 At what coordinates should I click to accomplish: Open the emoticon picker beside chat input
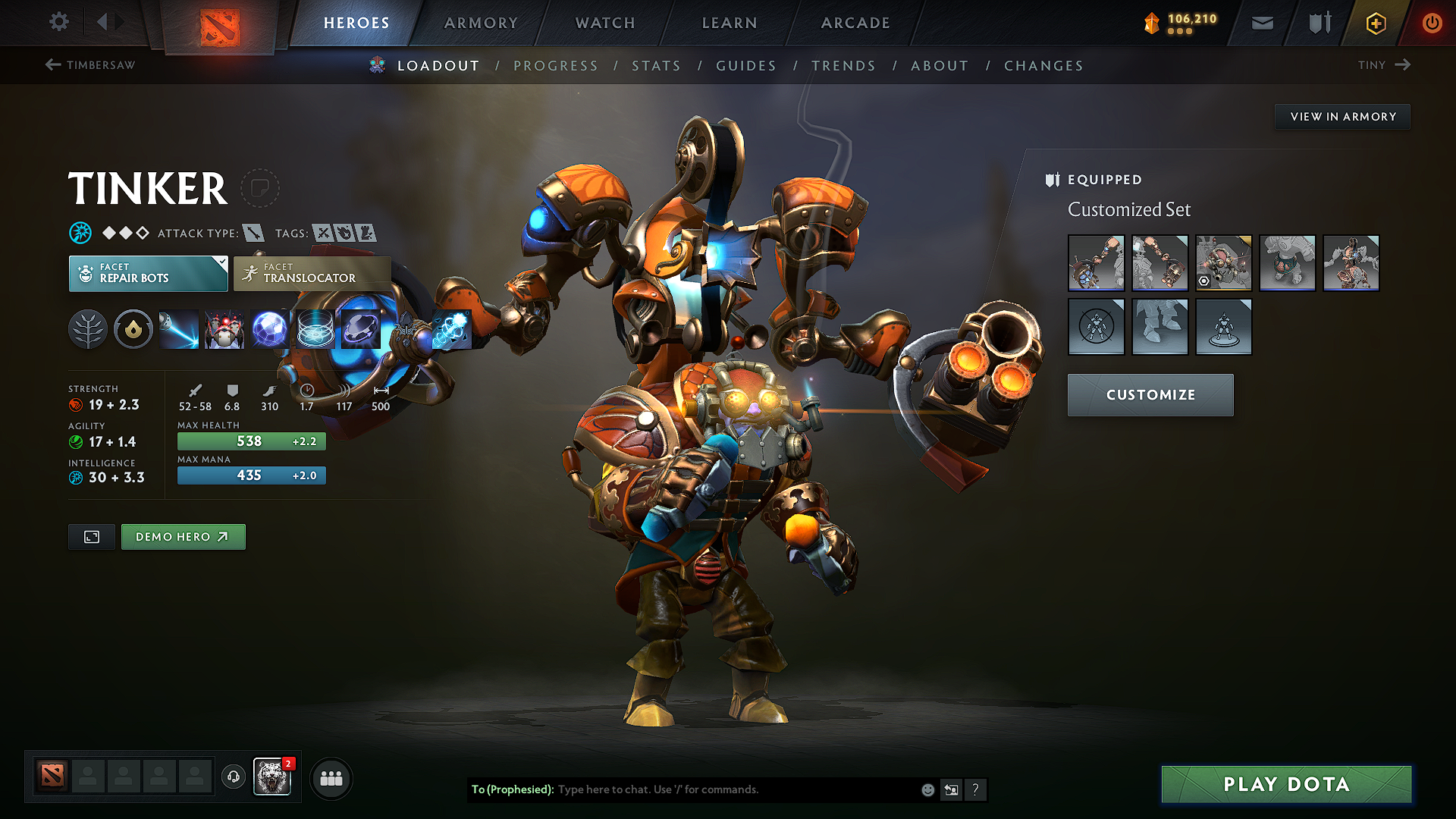click(927, 789)
